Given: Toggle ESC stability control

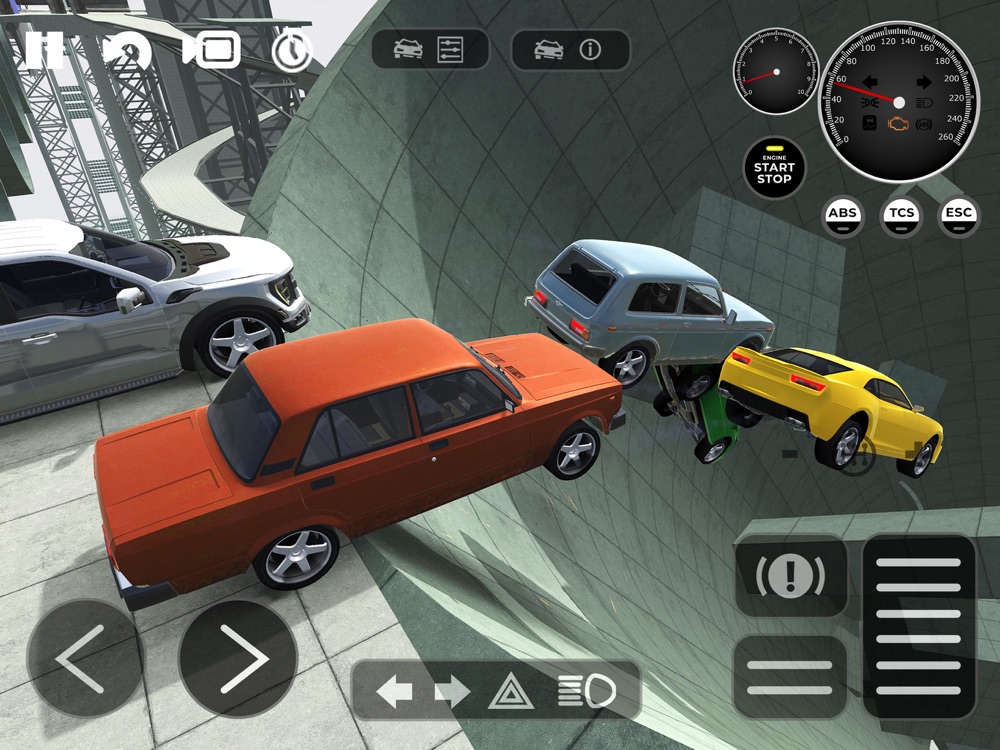Looking at the screenshot, I should [958, 214].
